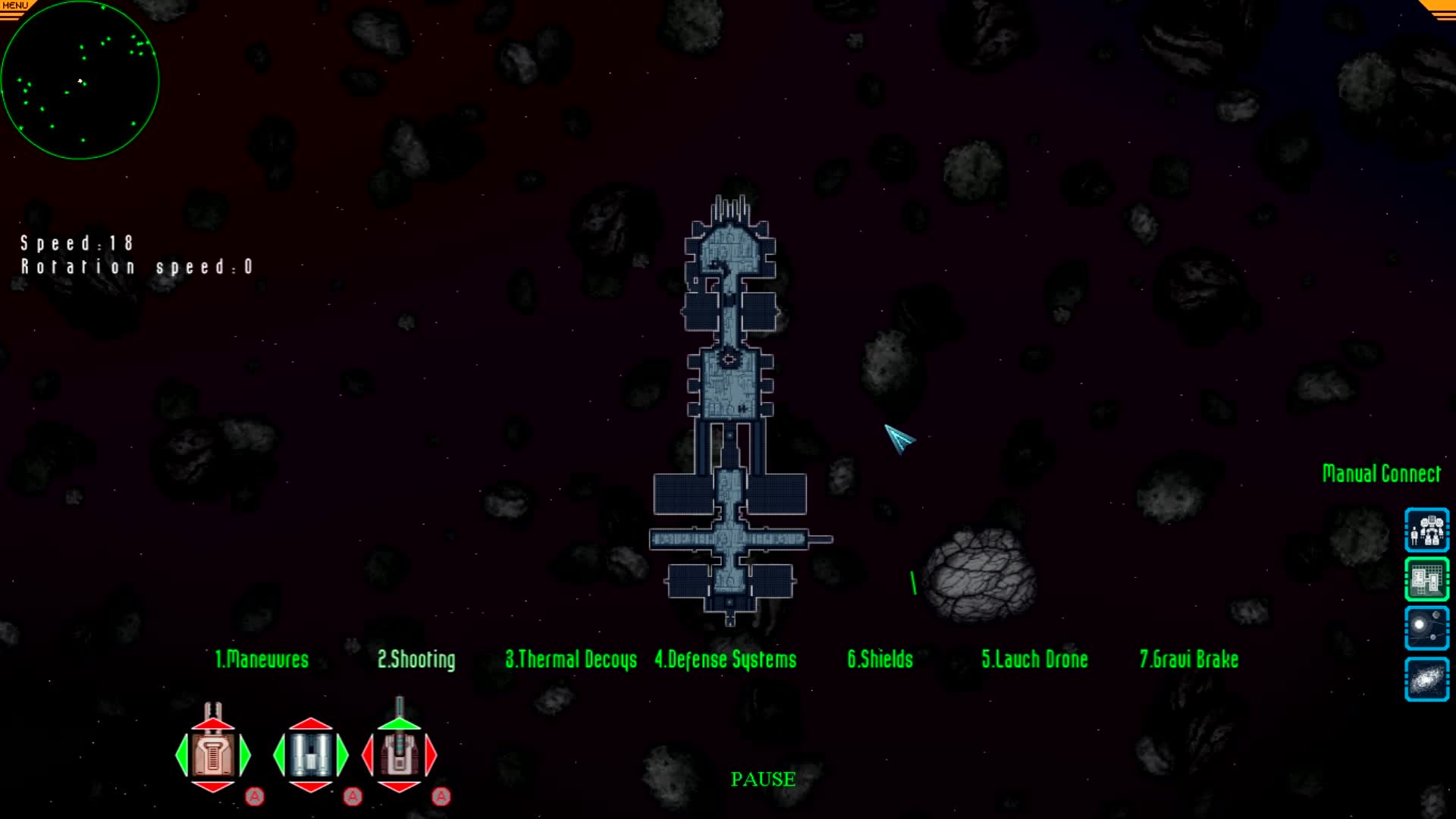Click the green left arrow beside the first weapon
Image resolution: width=1456 pixels, height=819 pixels.
click(181, 755)
